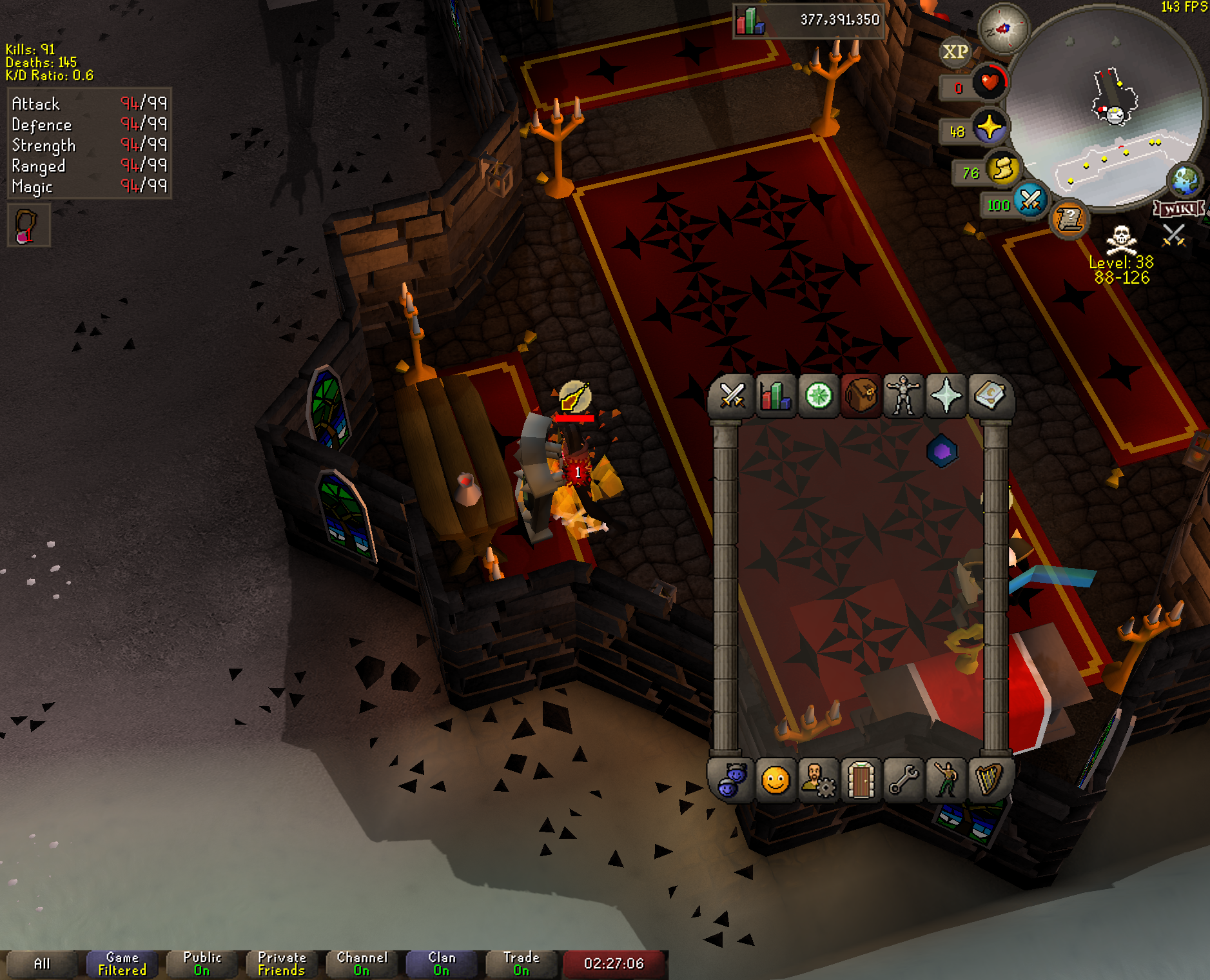The image size is (1210, 980).
Task: Toggle run using the energy orb
Action: (1002, 169)
